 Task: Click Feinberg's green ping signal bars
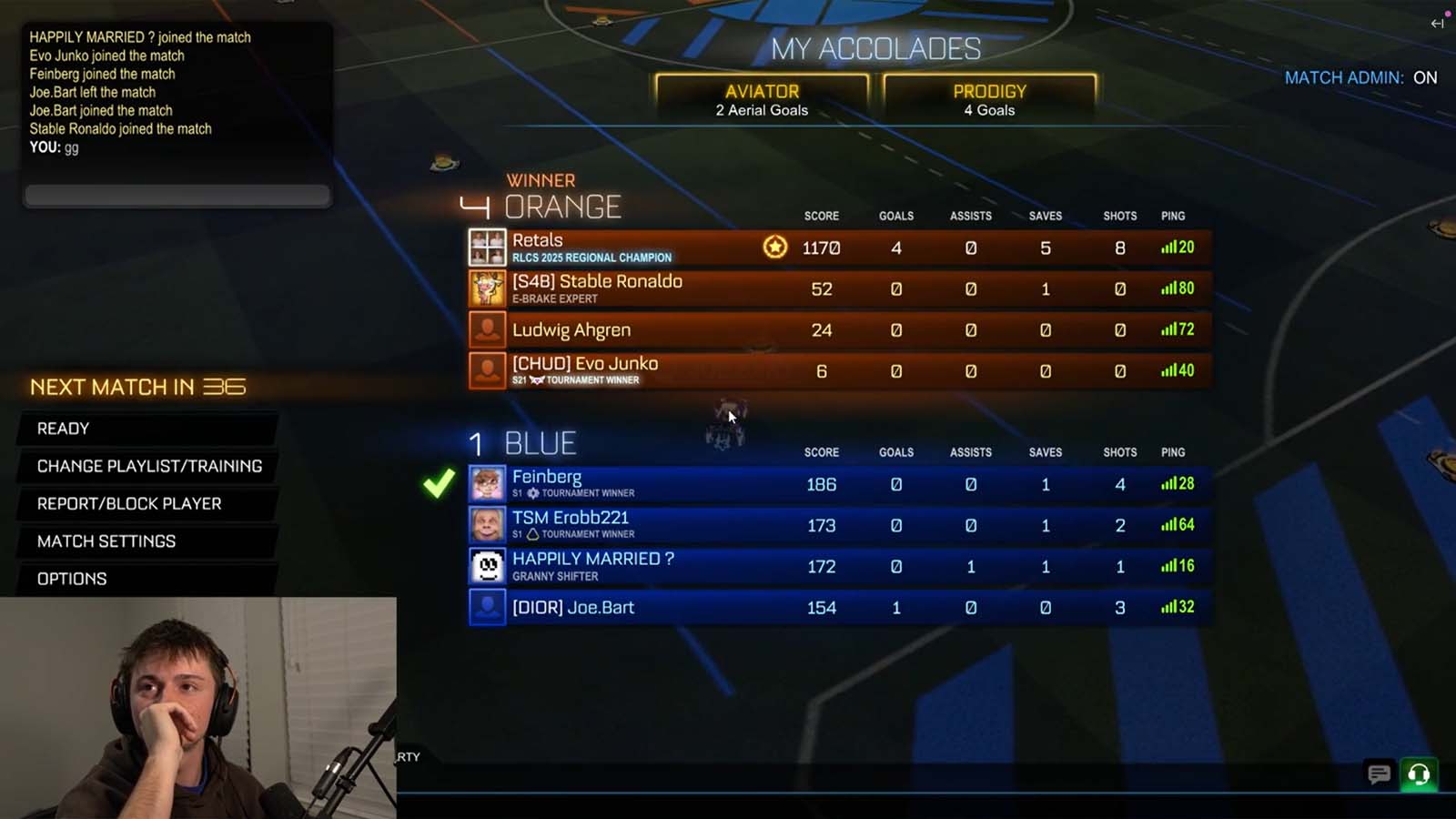click(x=1169, y=484)
